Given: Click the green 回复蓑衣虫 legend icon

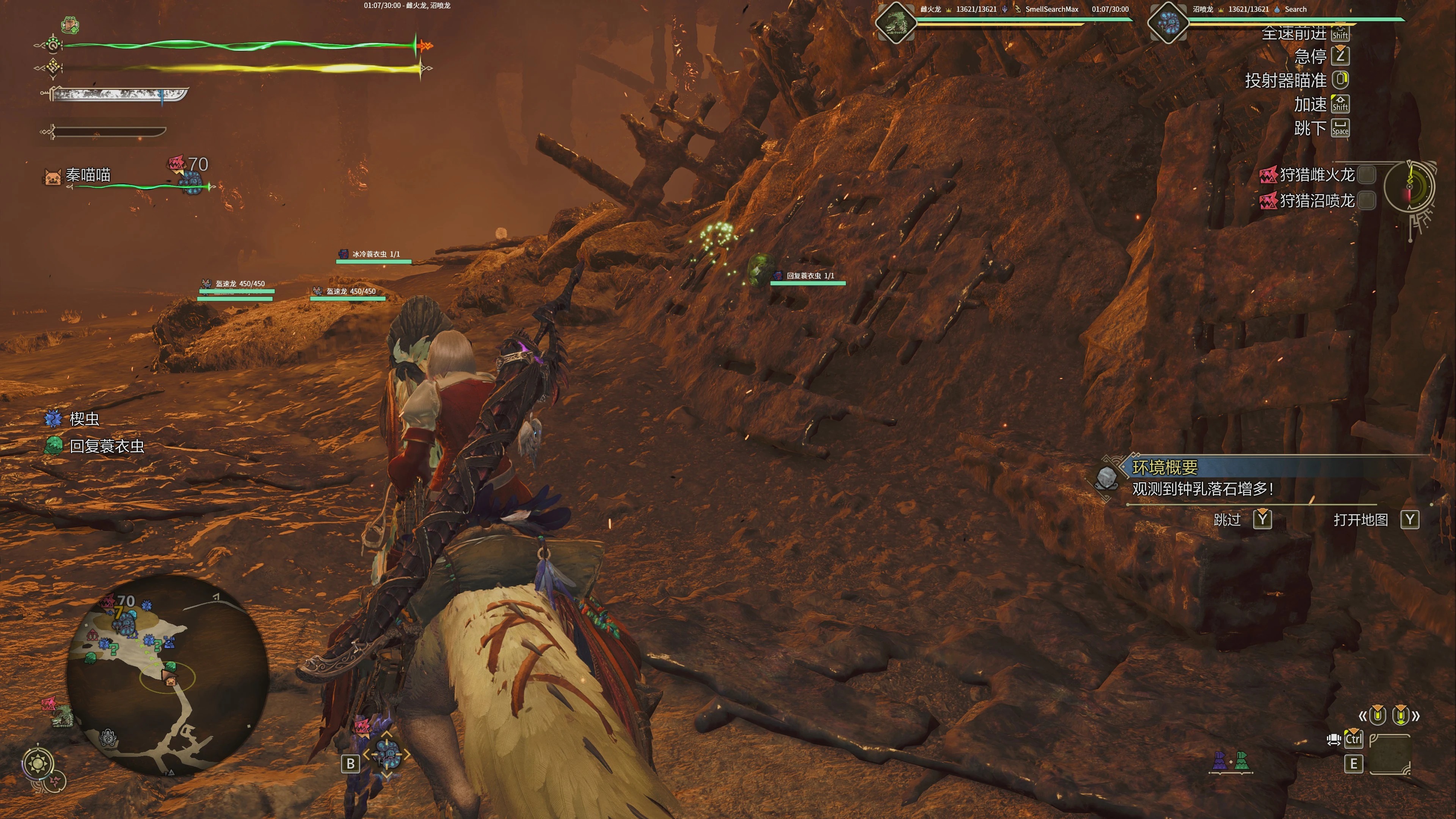Looking at the screenshot, I should point(54,446).
